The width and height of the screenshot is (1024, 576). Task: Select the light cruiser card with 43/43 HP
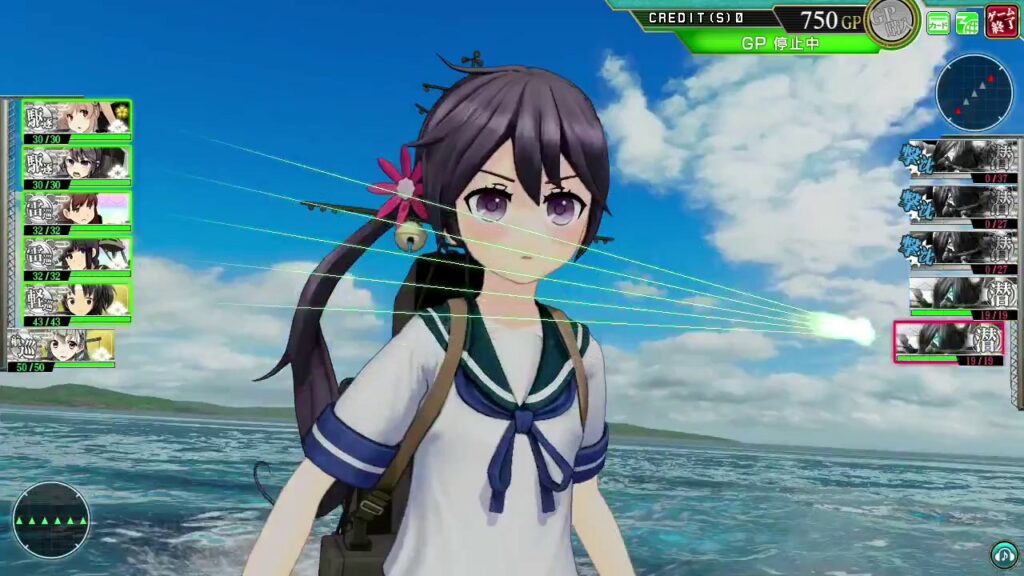point(77,301)
